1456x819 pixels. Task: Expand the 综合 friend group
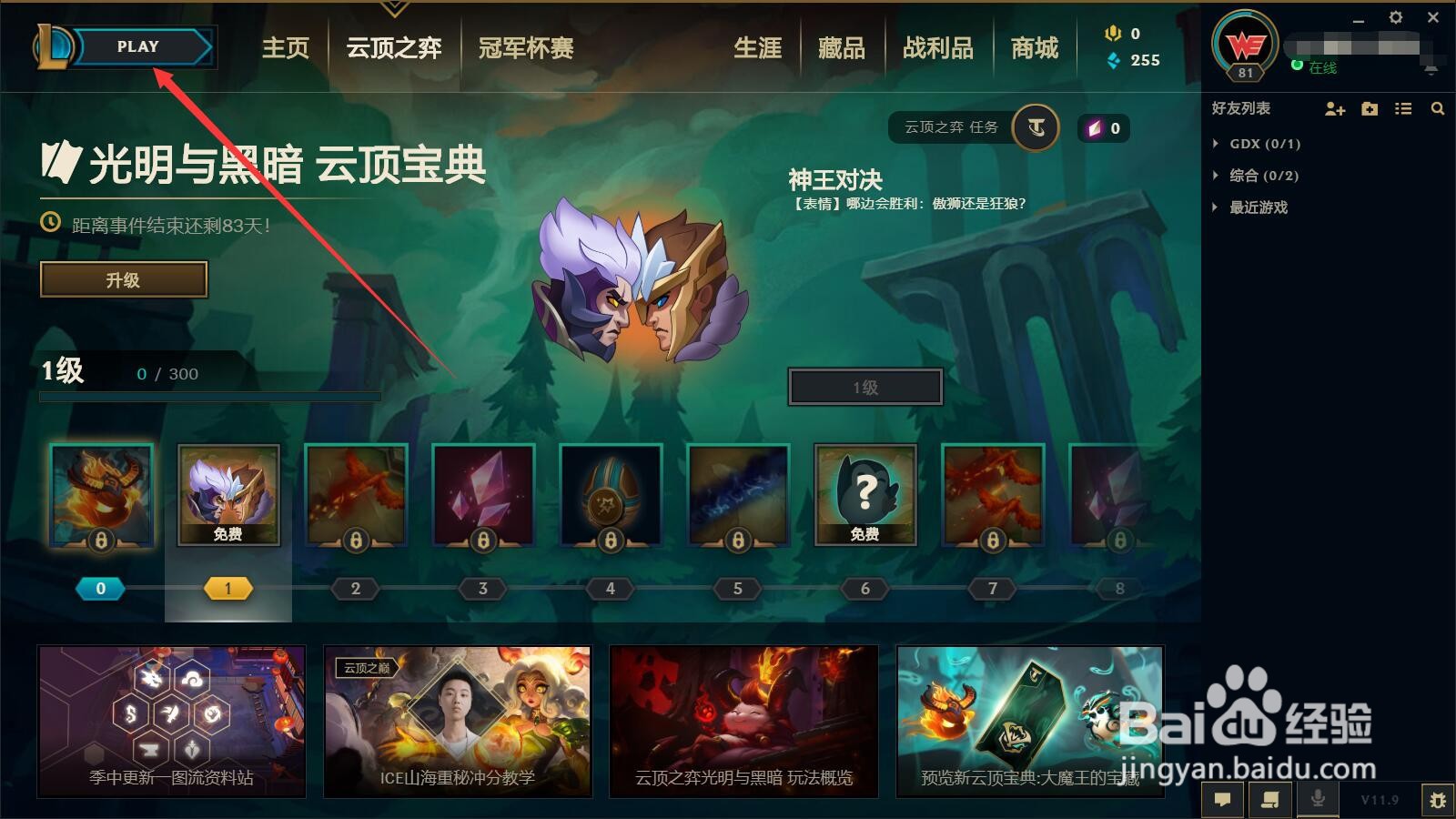pos(1217,175)
